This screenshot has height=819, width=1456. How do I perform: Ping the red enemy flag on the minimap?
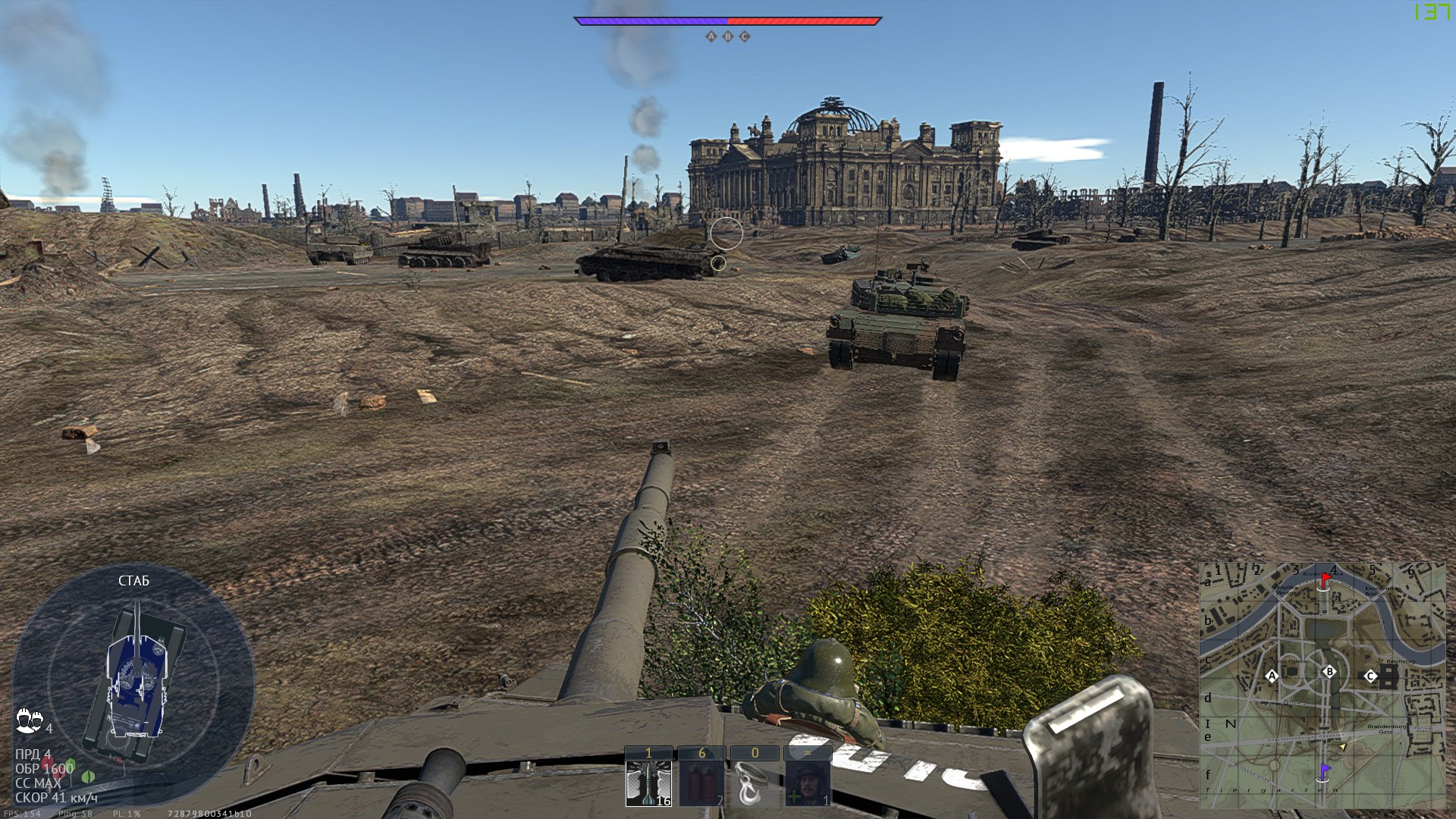pos(1325,581)
